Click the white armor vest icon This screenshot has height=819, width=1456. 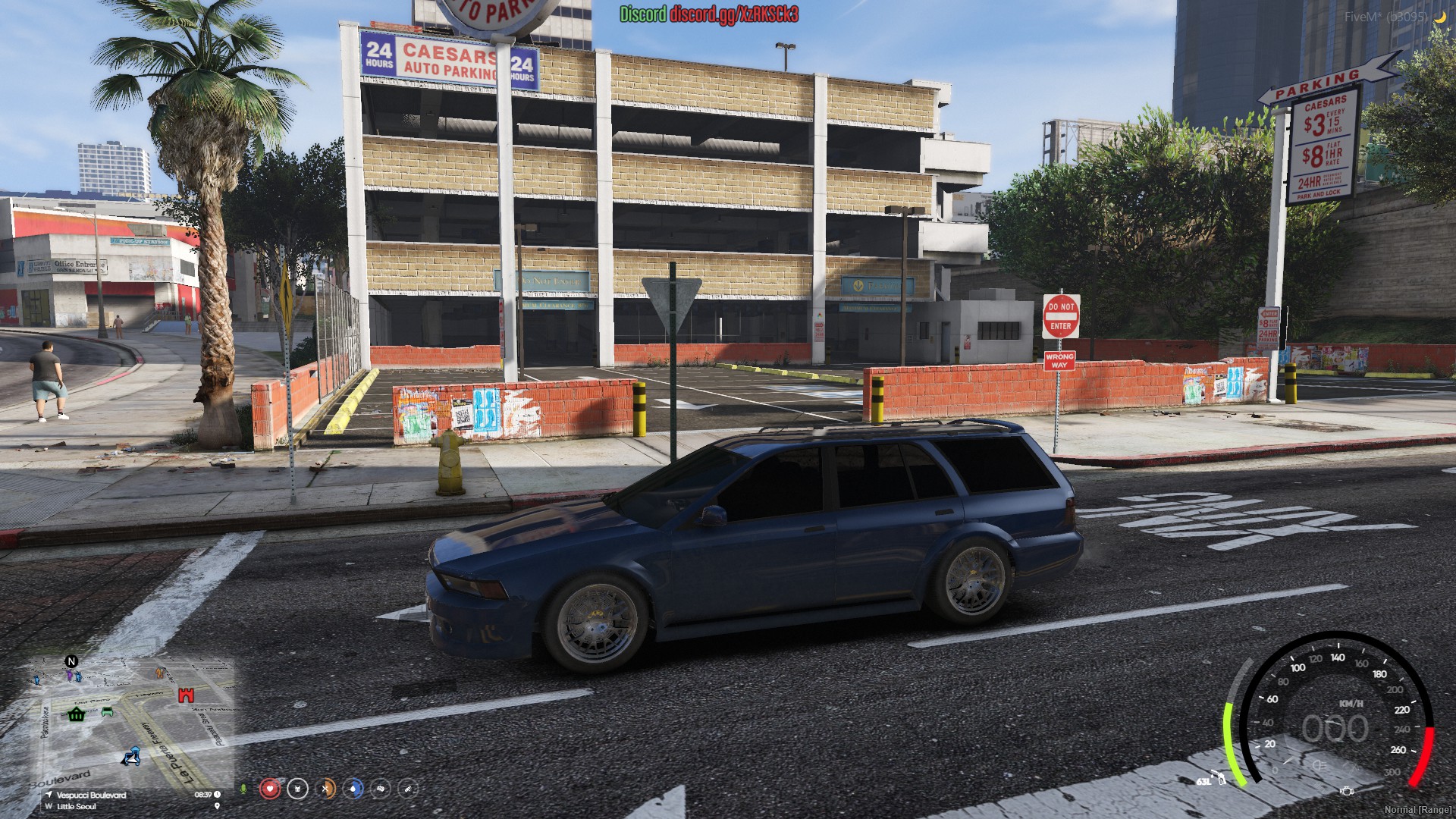click(298, 789)
